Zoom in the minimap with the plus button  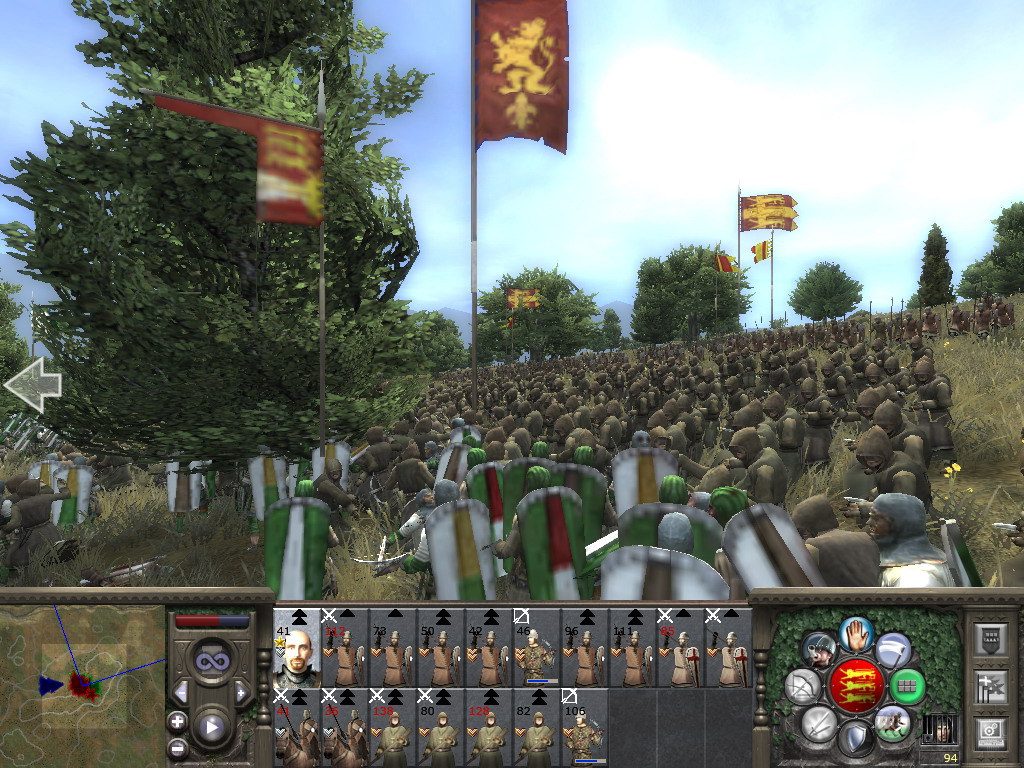click(x=177, y=721)
